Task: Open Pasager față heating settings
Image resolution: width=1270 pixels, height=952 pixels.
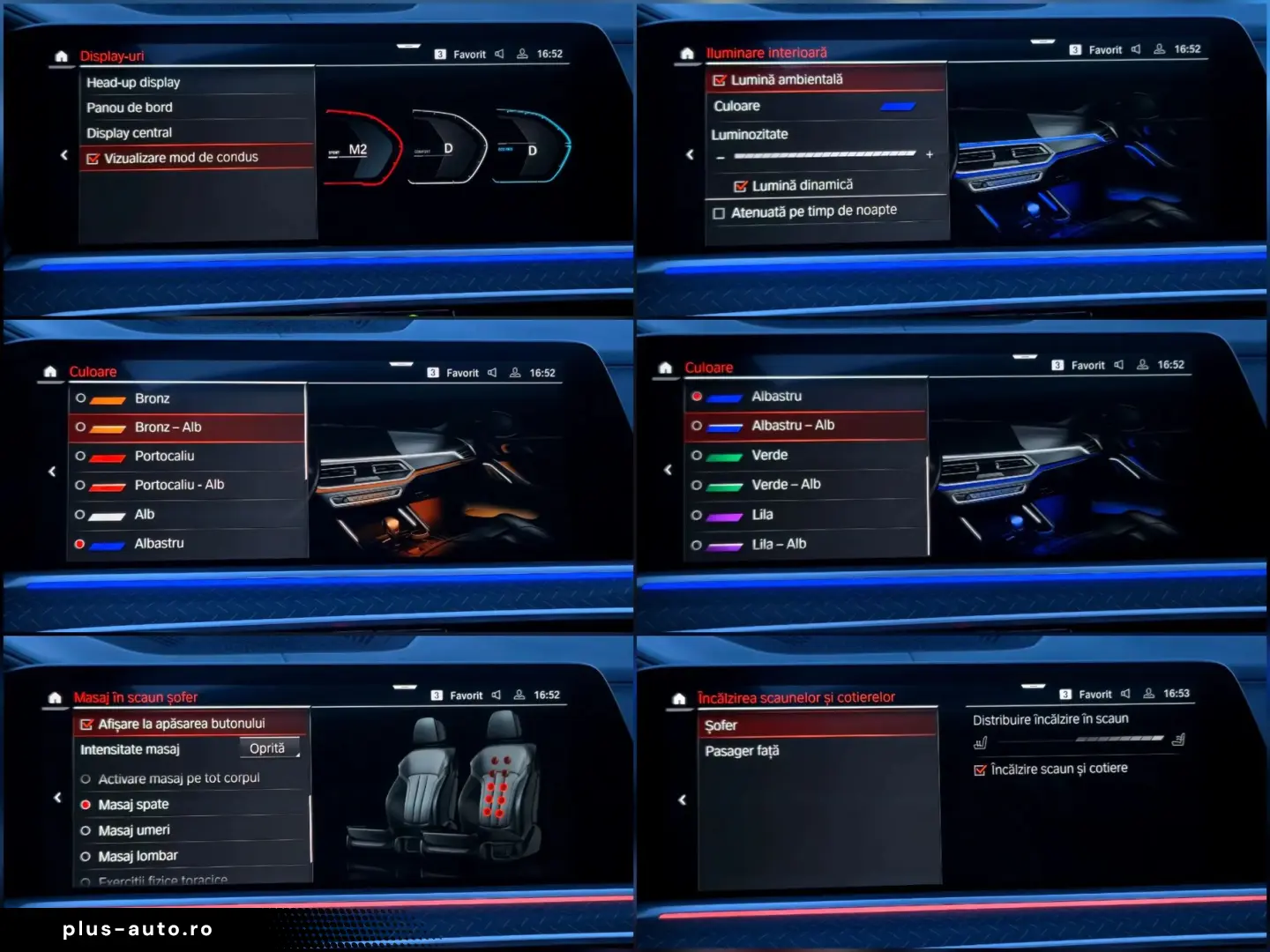Action: [x=742, y=750]
